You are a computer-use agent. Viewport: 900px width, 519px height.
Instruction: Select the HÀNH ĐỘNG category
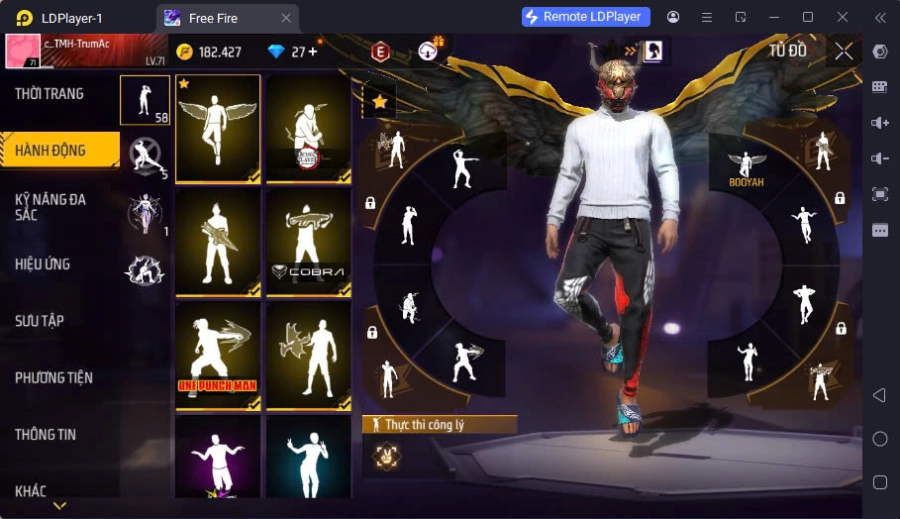pyautogui.click(x=50, y=151)
